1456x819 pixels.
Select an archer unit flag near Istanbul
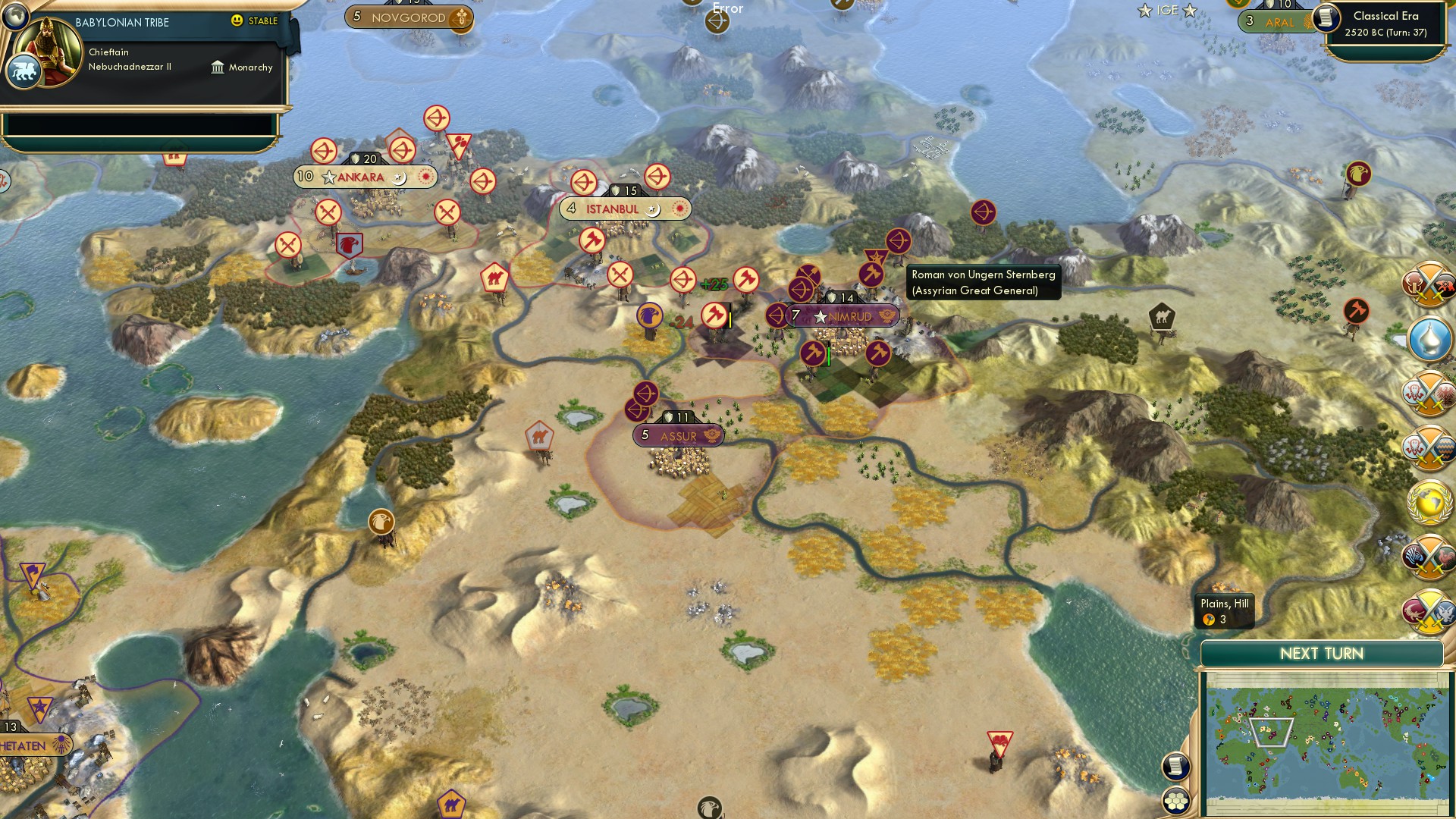pyautogui.click(x=584, y=182)
